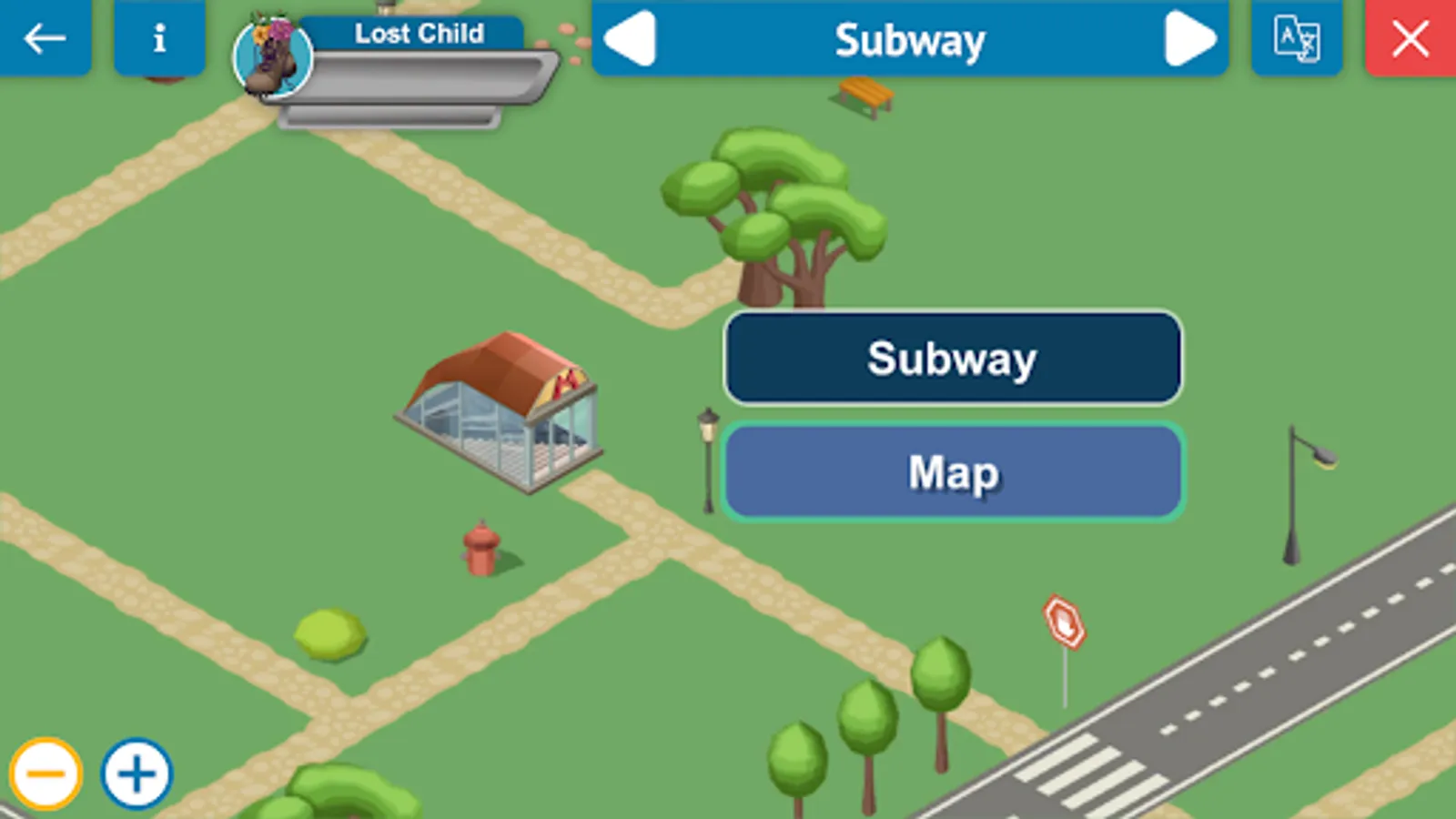Tap the translate language icon
The image size is (1456, 819).
1296,38
